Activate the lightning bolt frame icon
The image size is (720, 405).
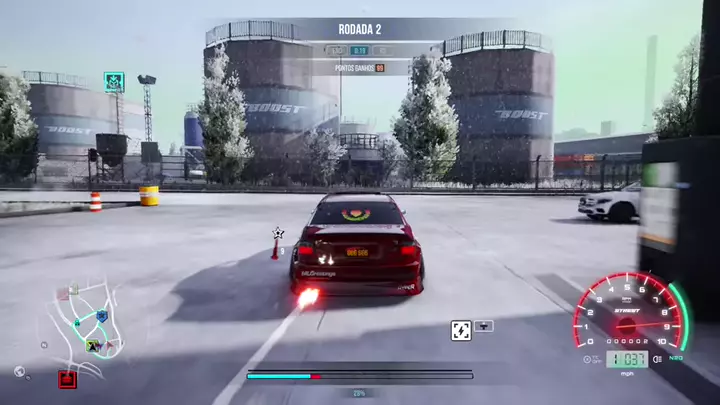coord(461,329)
